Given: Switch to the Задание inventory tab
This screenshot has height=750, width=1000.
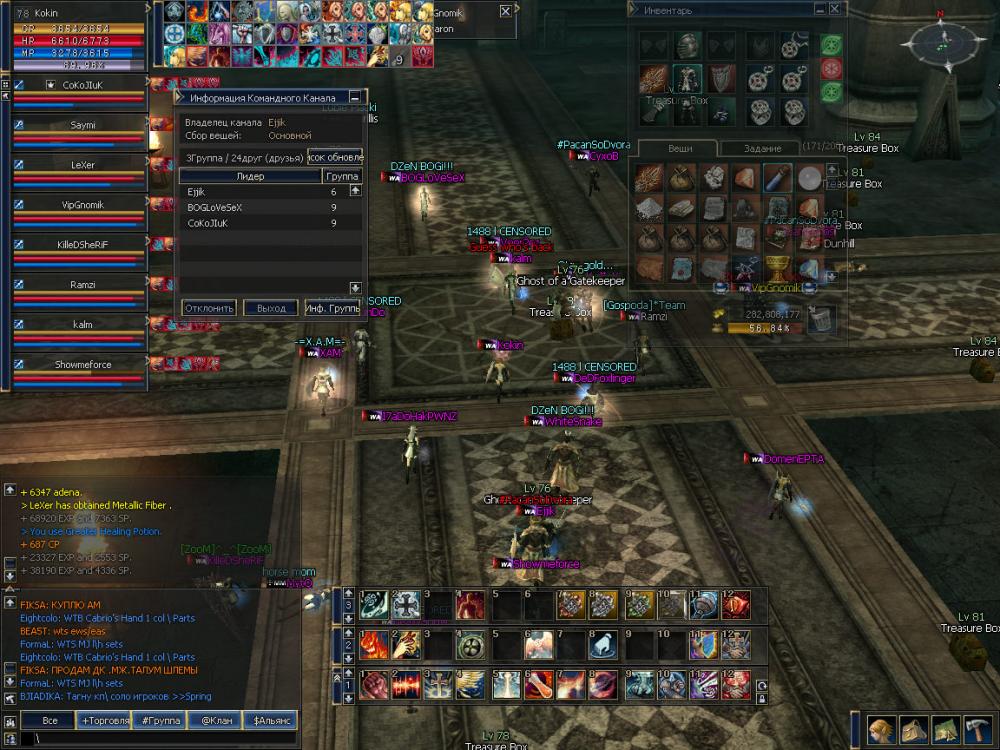Looking at the screenshot, I should click(764, 148).
